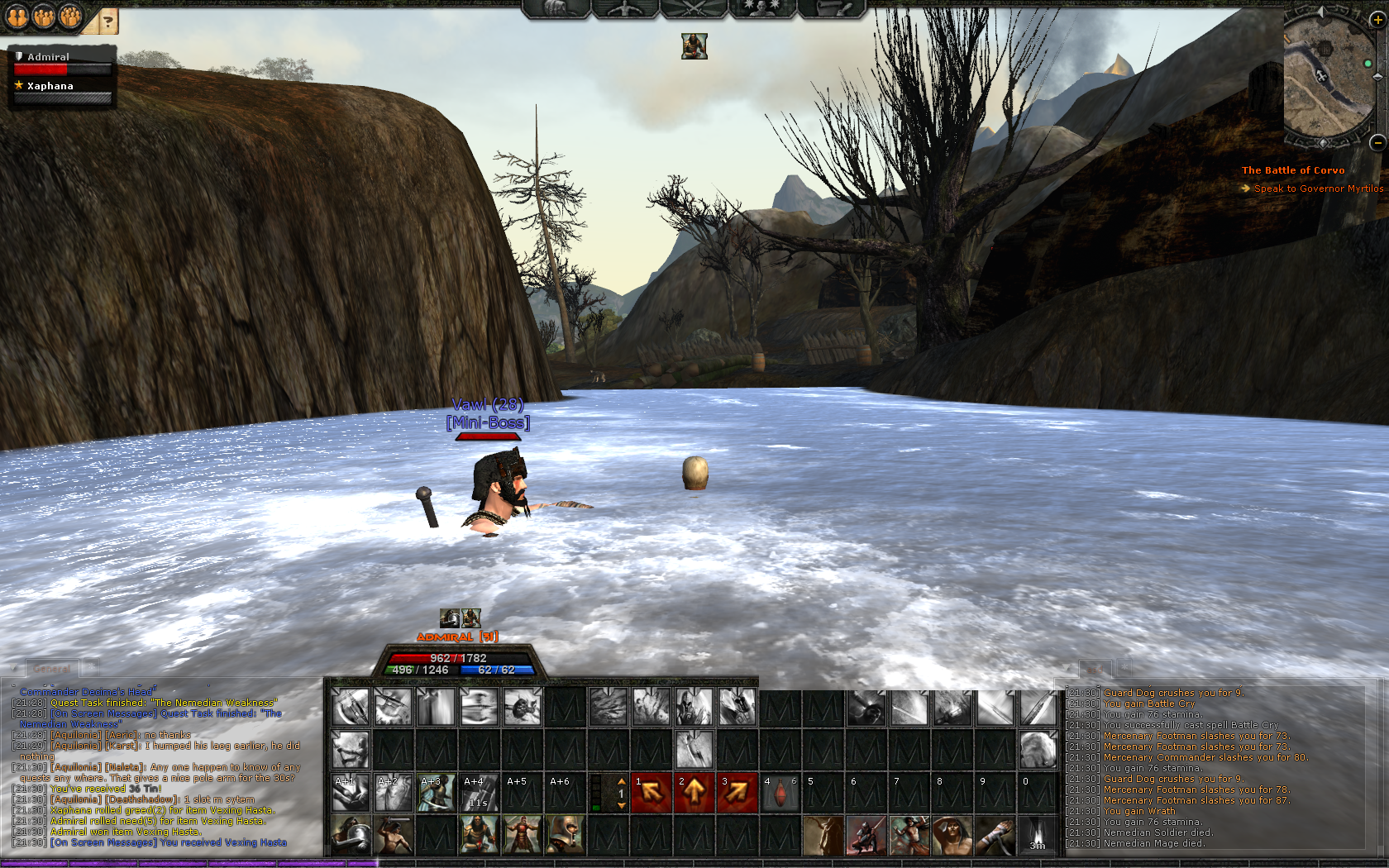Open the question mark help button
This screenshot has width=1389, height=868.
point(107,21)
